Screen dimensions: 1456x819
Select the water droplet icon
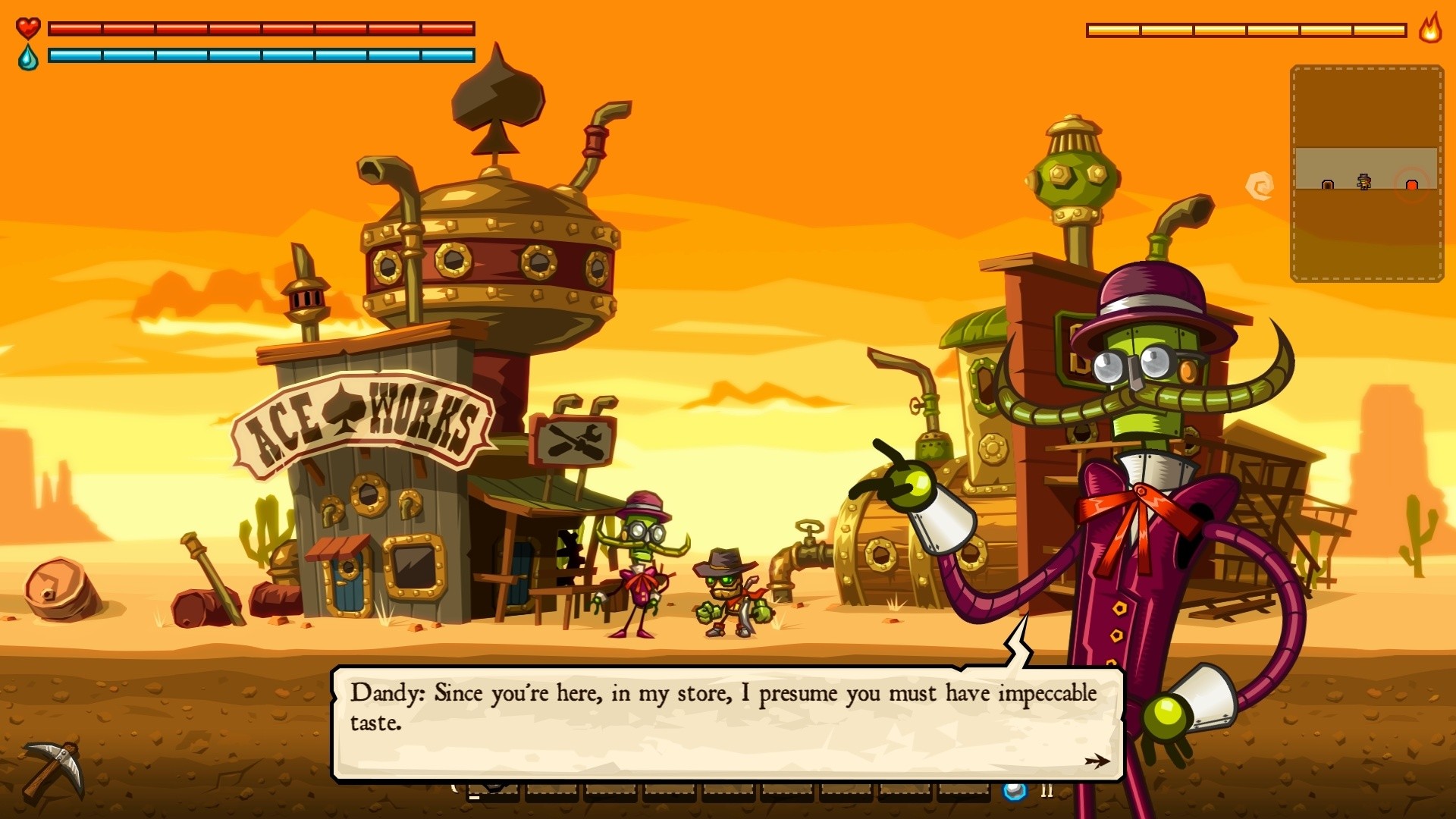pos(27,55)
